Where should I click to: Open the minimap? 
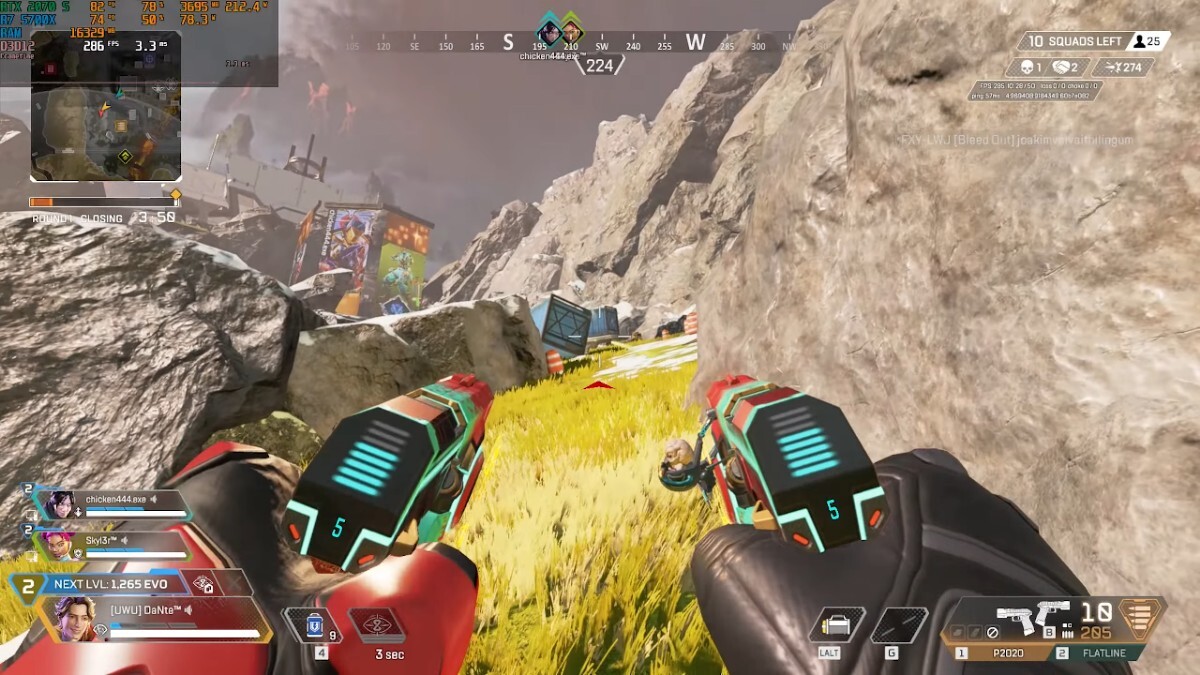pyautogui.click(x=106, y=131)
